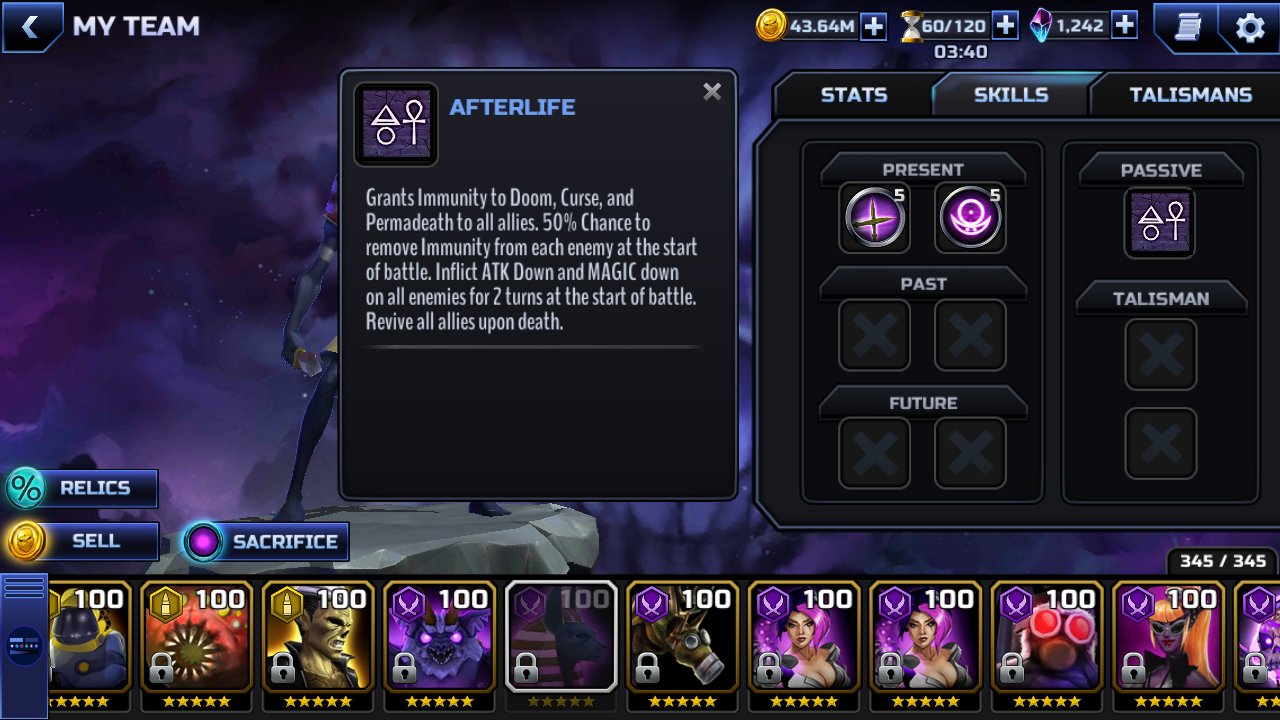
Task: Refill hourglass energy with plus button
Action: click(x=1005, y=25)
